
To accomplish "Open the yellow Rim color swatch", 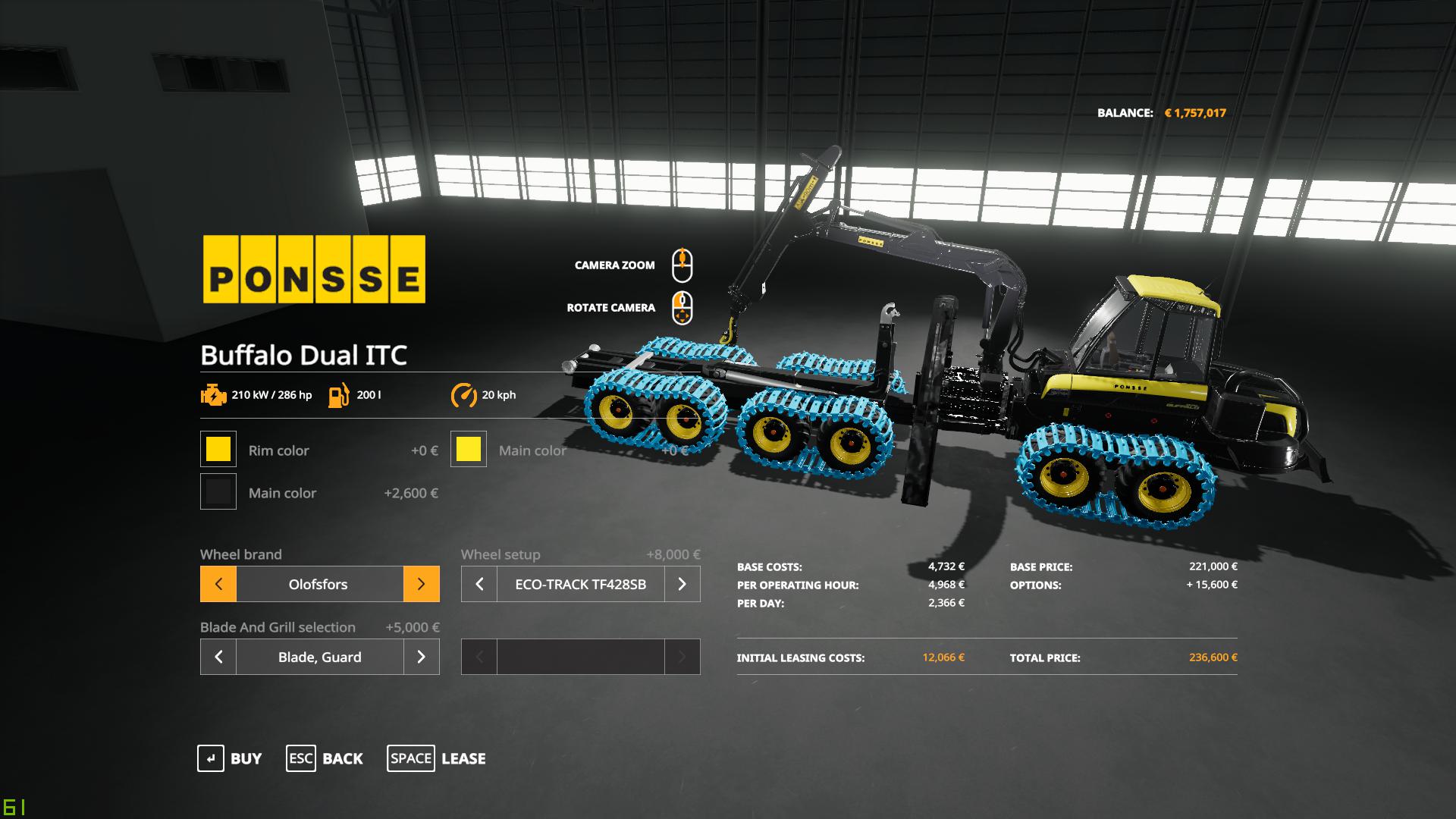I will point(218,450).
